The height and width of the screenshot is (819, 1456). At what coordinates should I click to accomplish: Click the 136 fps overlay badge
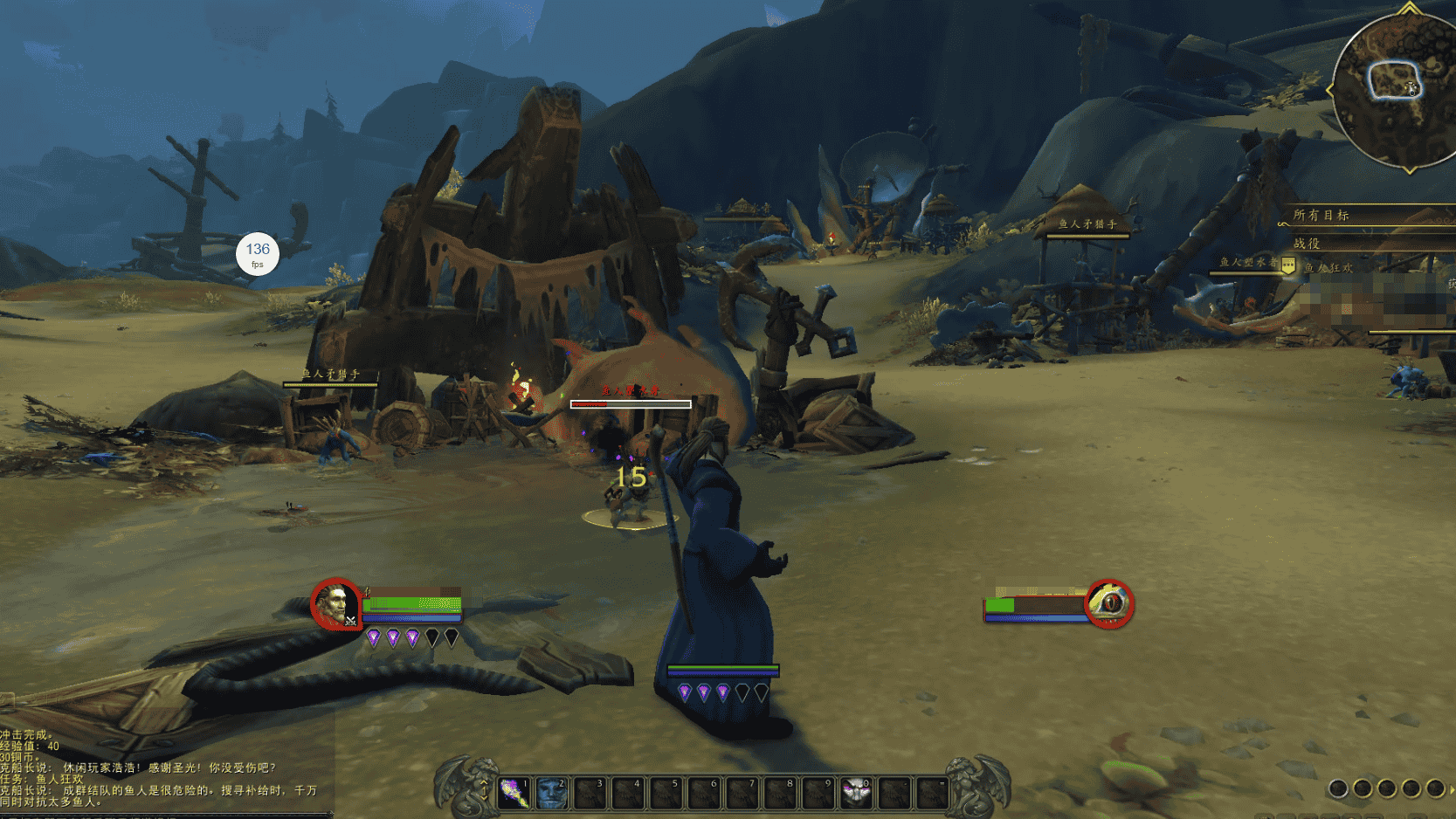click(x=258, y=254)
